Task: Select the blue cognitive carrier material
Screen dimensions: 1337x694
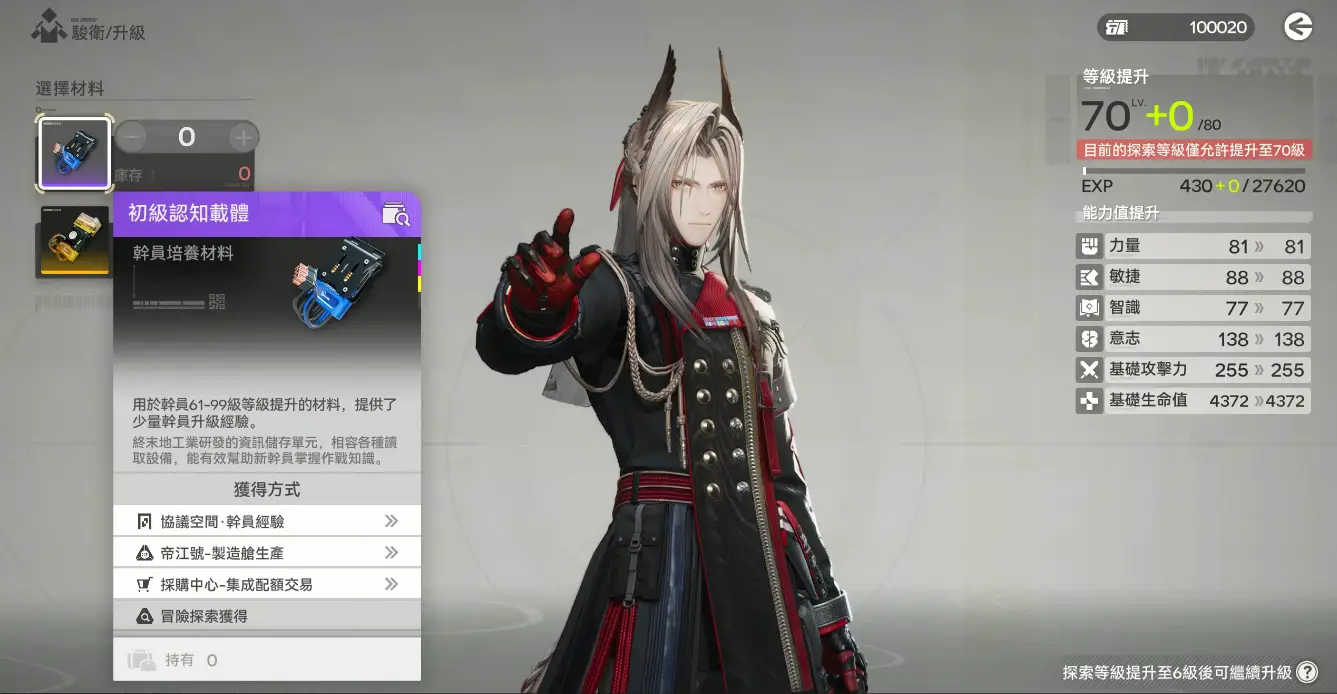Action: [74, 154]
